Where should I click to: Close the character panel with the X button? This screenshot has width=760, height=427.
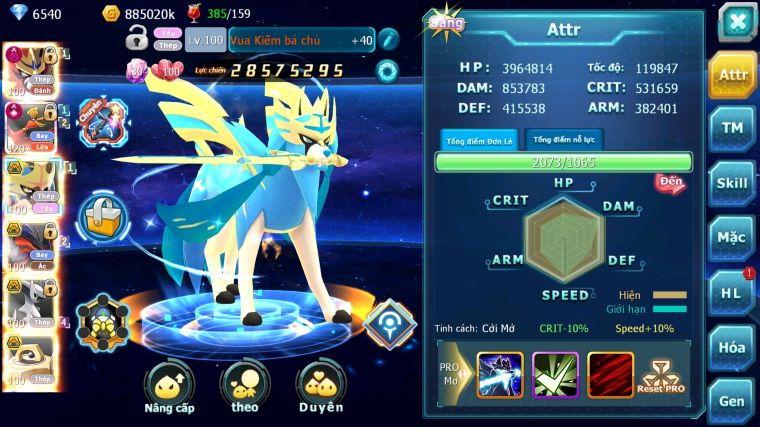tap(736, 22)
